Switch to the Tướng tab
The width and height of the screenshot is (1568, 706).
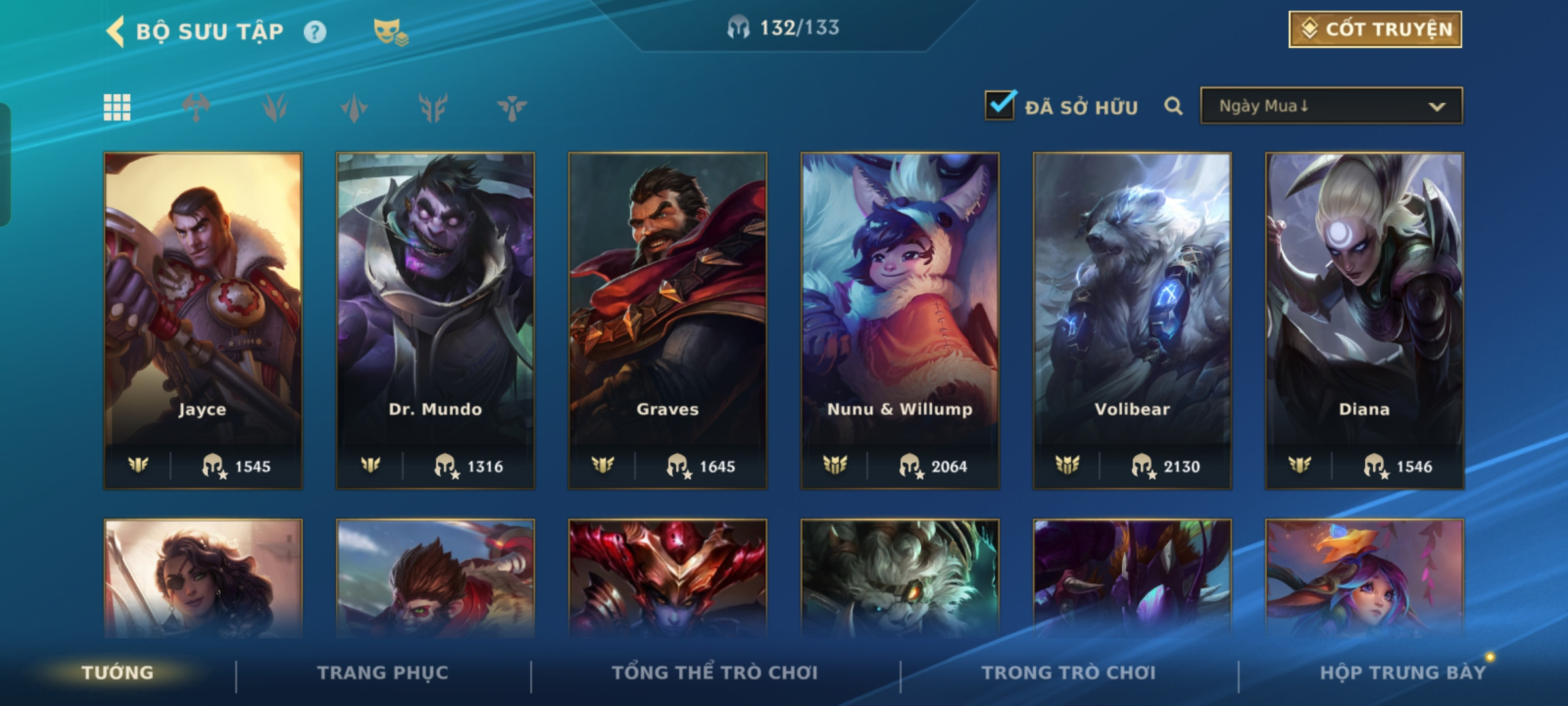[x=118, y=673]
